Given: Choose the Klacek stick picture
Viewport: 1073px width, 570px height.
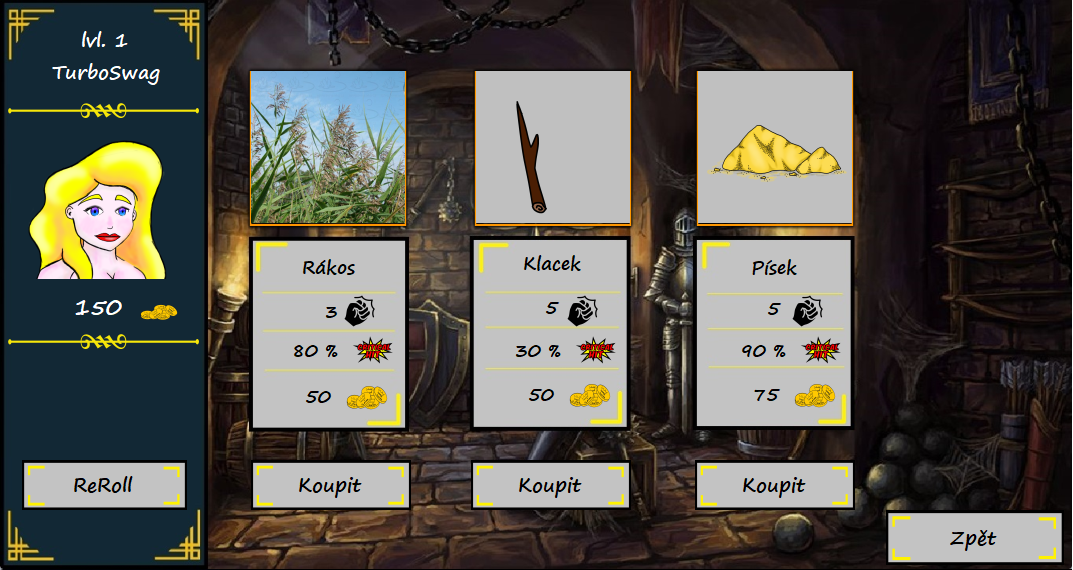Looking at the screenshot, I should coord(552,148).
